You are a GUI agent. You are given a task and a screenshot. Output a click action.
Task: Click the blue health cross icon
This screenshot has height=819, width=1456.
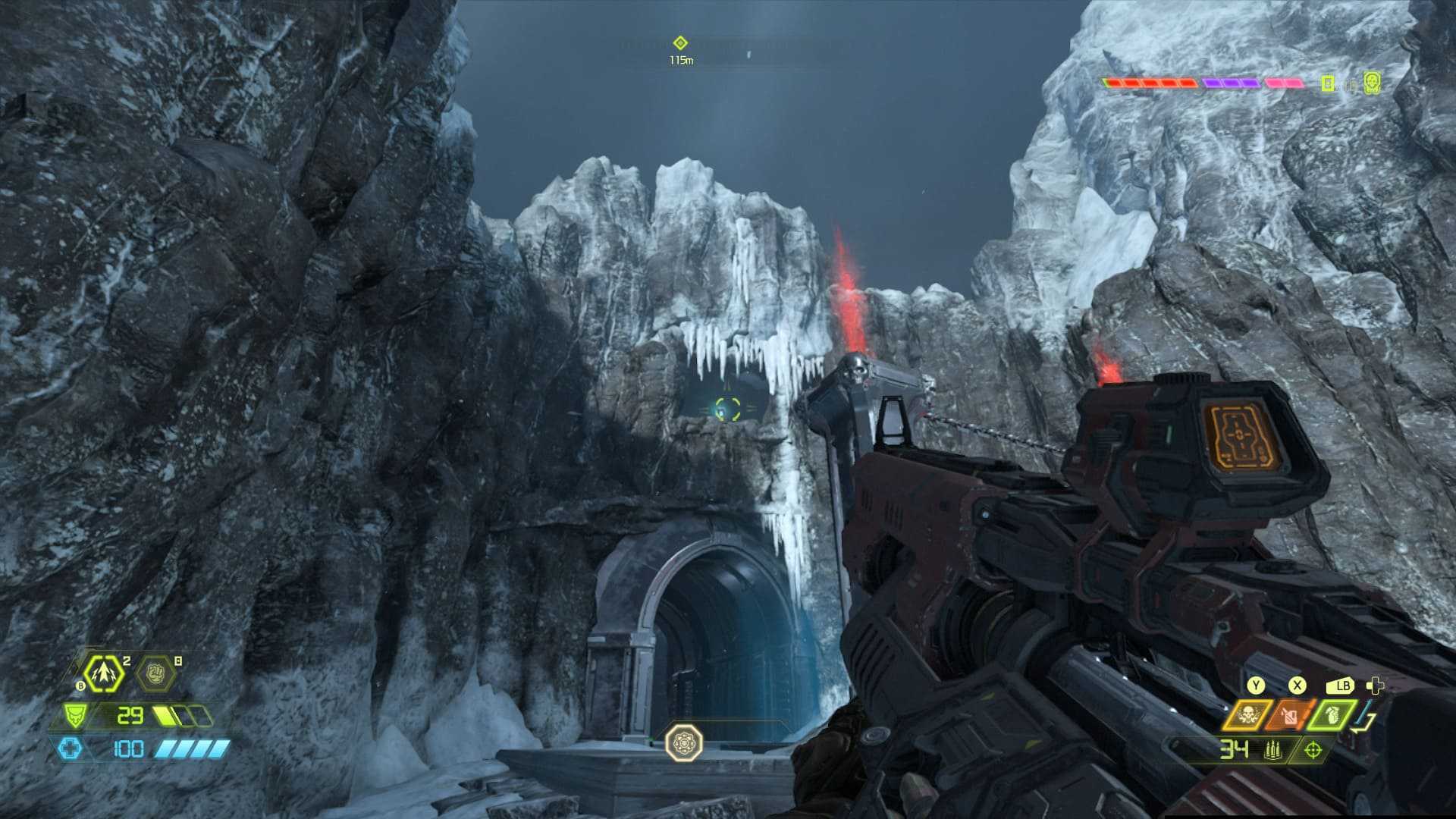tap(70, 749)
